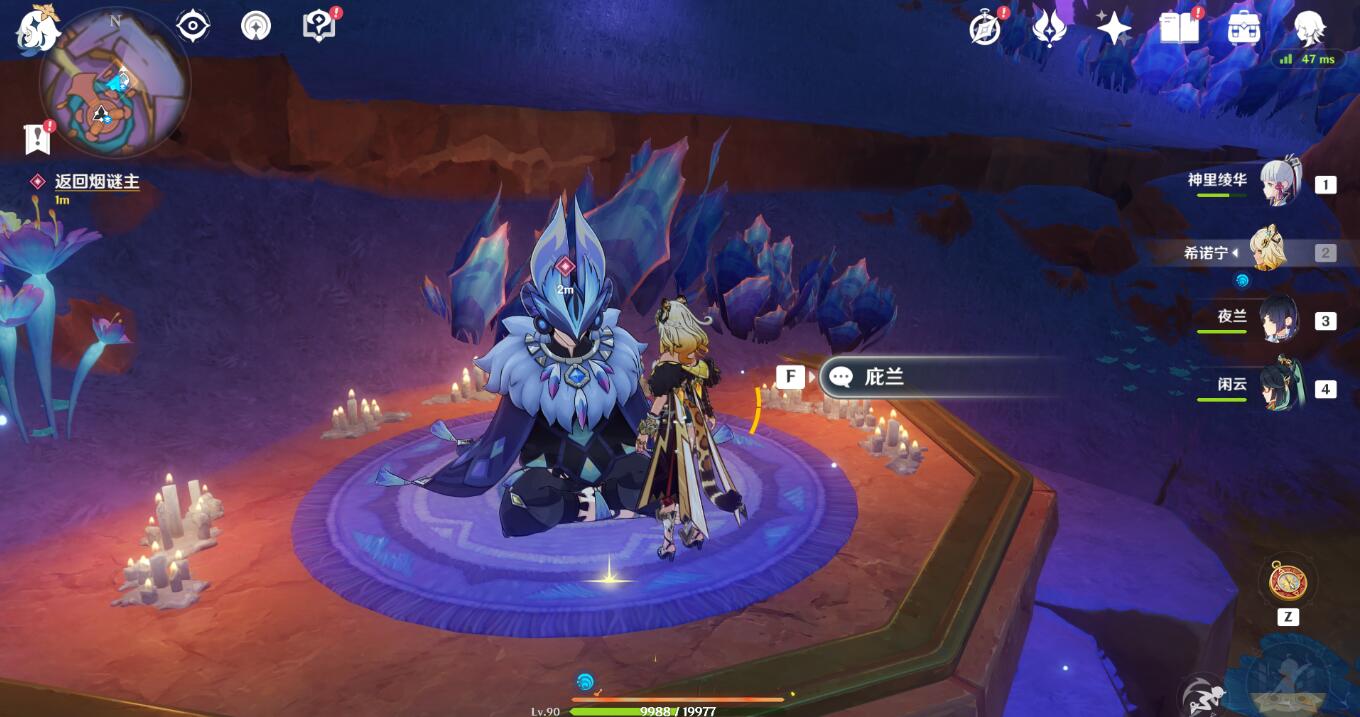The width and height of the screenshot is (1360, 717).
Task: Open the backpack inventory icon
Action: click(1243, 28)
